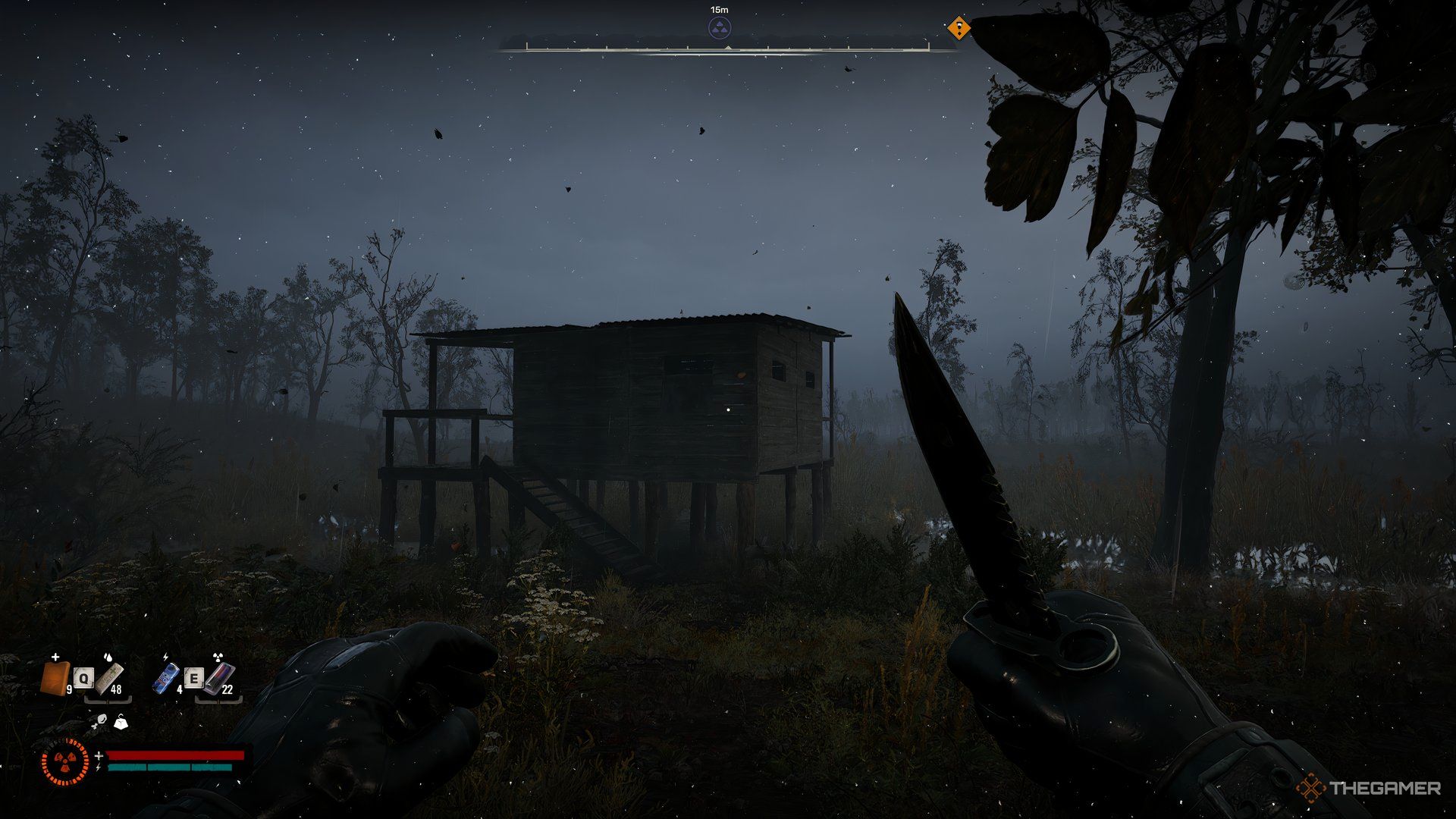Screen dimensions: 1456x819
Task: Click the carry-weight kettlebell status icon
Action: pyautogui.click(x=121, y=722)
